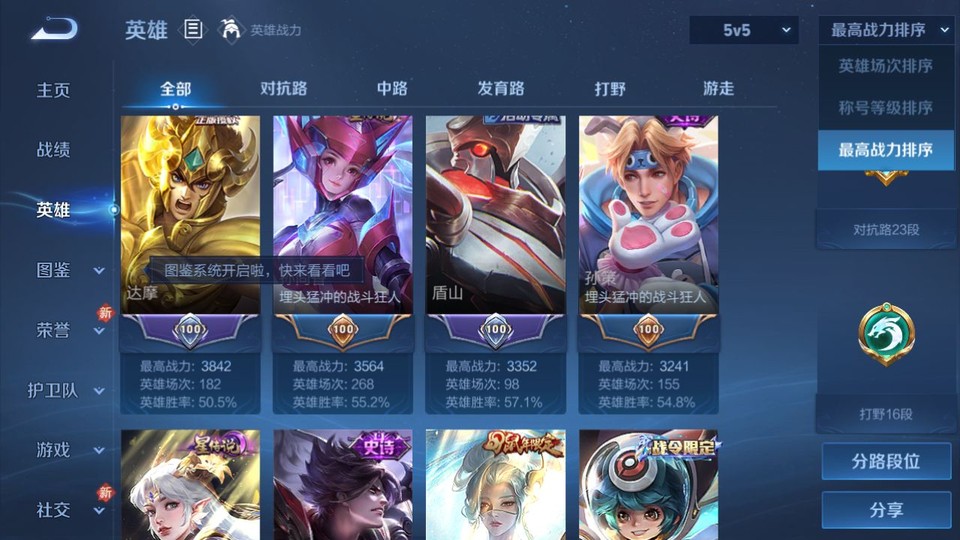Switch to the 中路 mid lane tab

(392, 88)
